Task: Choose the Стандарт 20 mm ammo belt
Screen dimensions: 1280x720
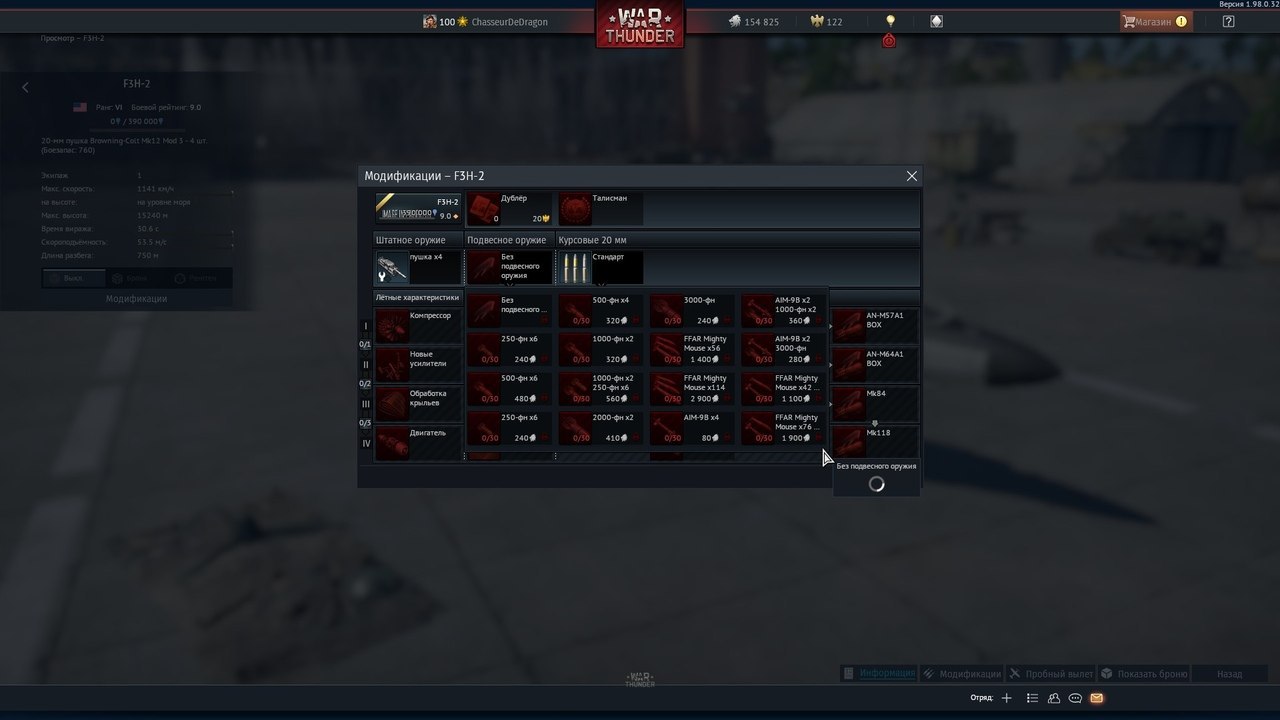Action: [600, 267]
